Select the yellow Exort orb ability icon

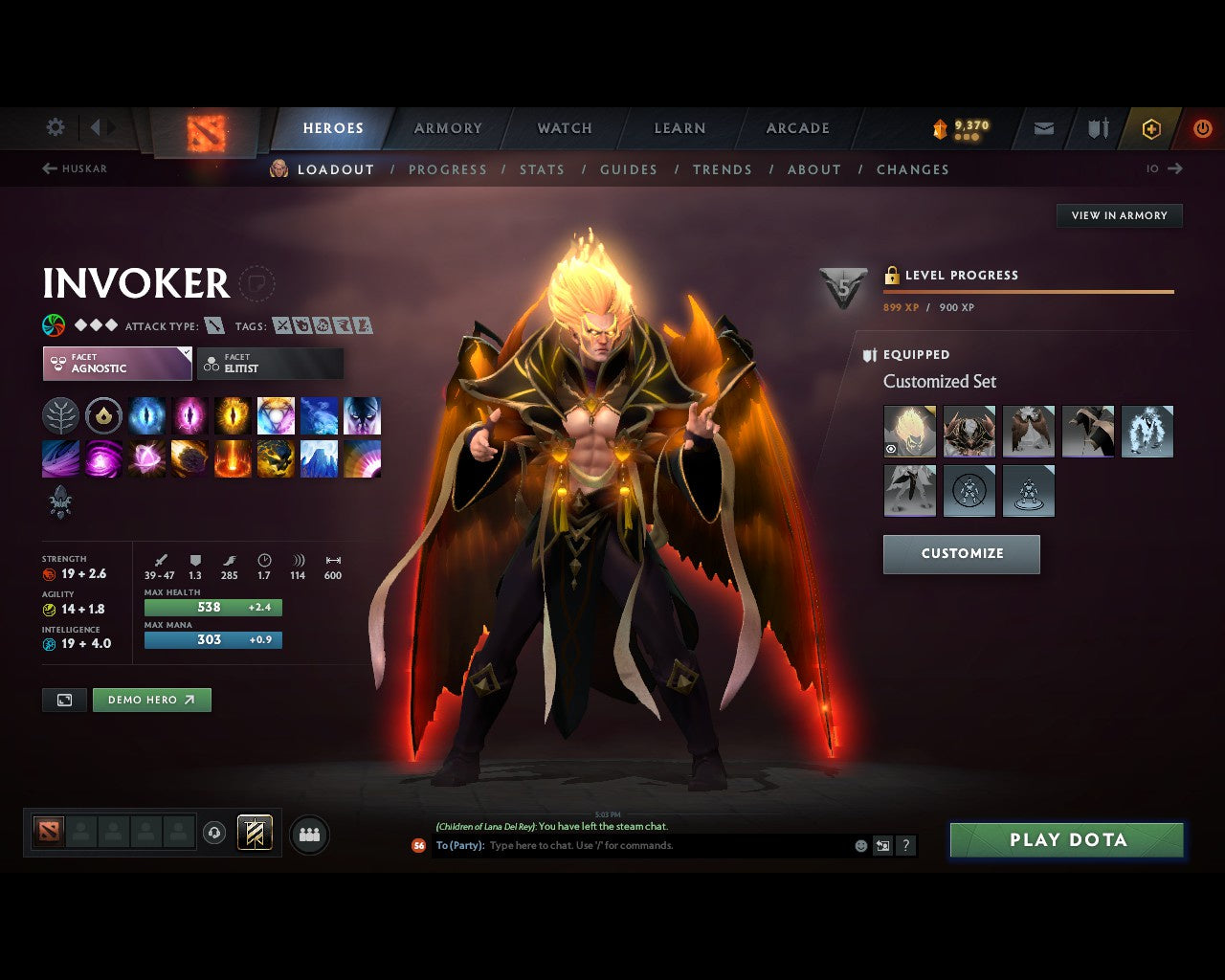[233, 415]
